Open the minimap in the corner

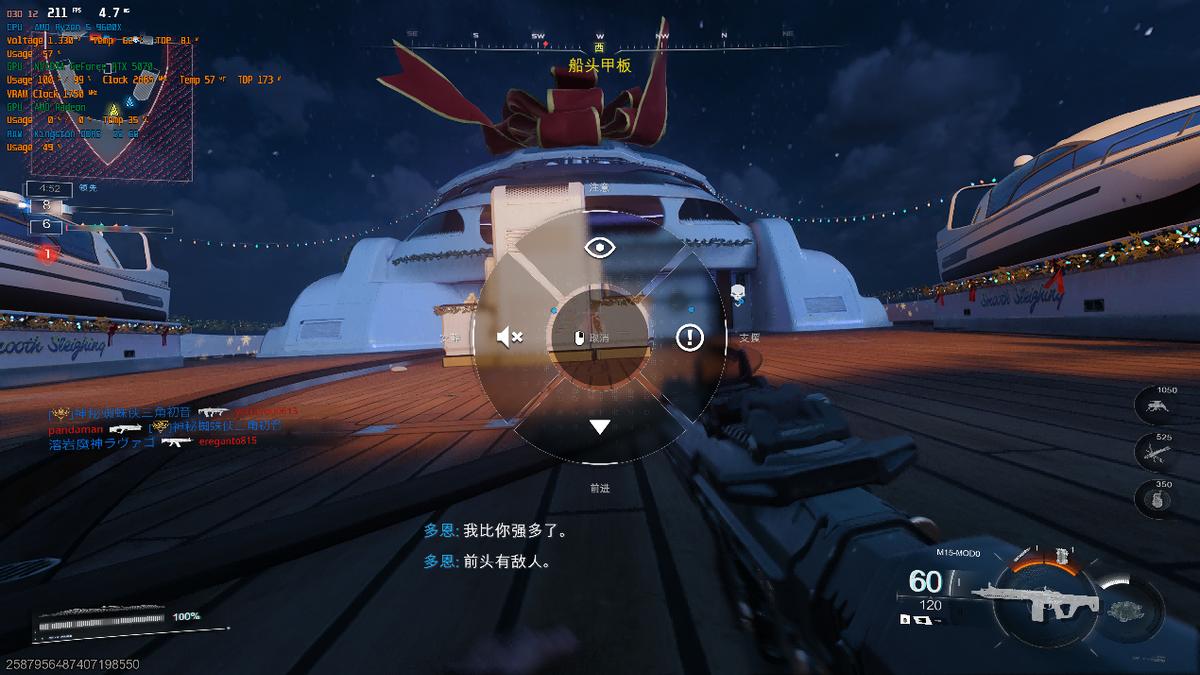(x=110, y=110)
